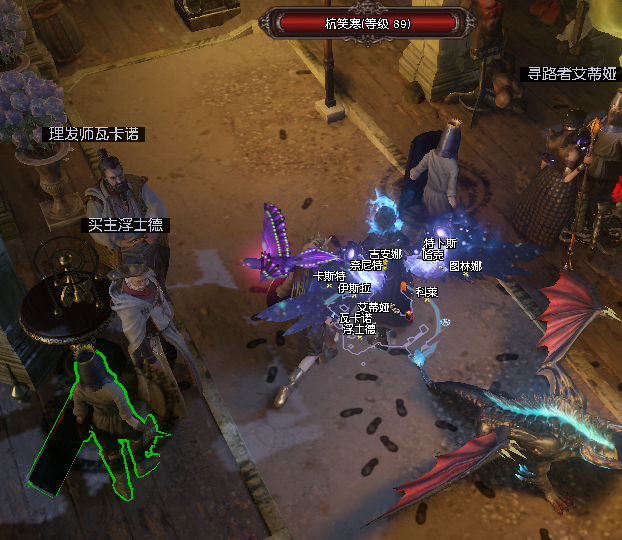The width and height of the screenshot is (622, 540).
Task: Click the 图林娜 map marker label
Action: tap(465, 266)
